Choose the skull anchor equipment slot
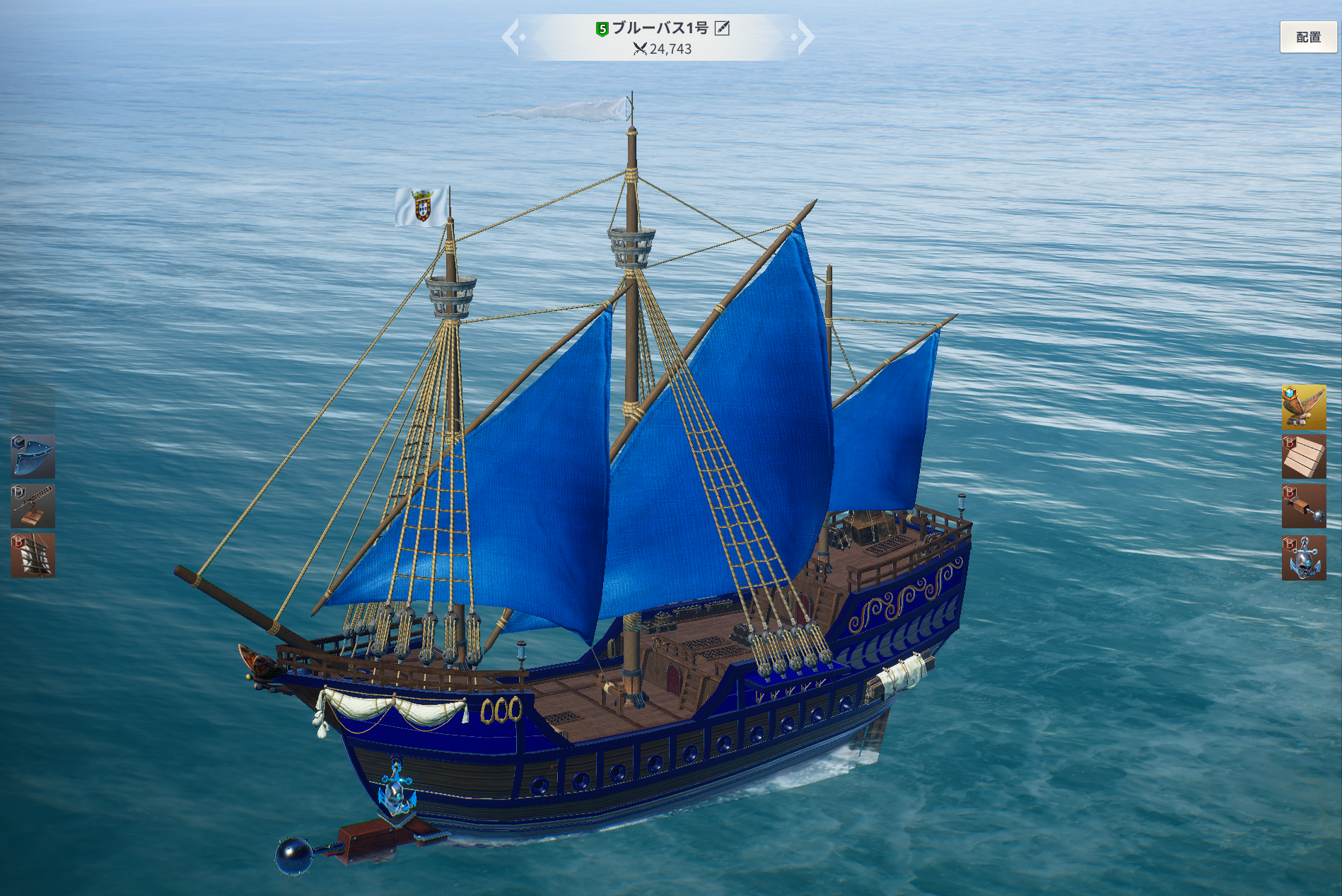 1303,558
